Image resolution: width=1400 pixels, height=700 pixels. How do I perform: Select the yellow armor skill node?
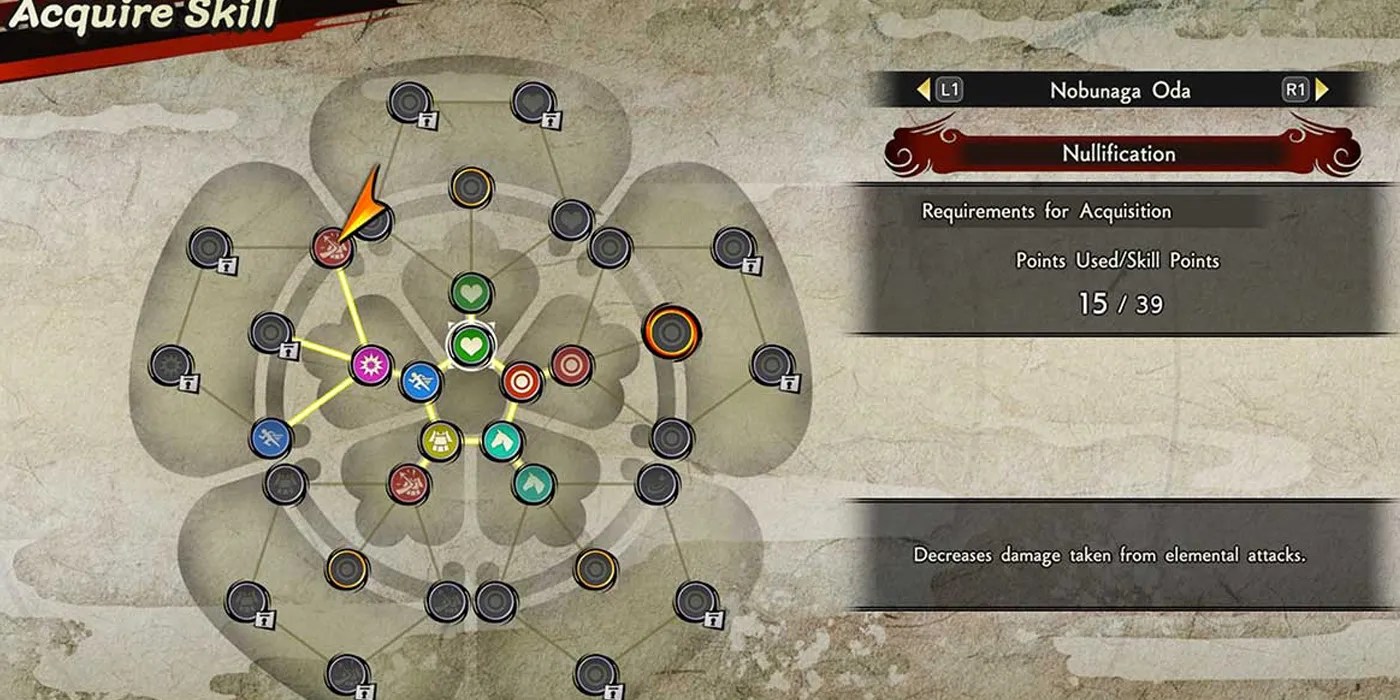pos(440,441)
